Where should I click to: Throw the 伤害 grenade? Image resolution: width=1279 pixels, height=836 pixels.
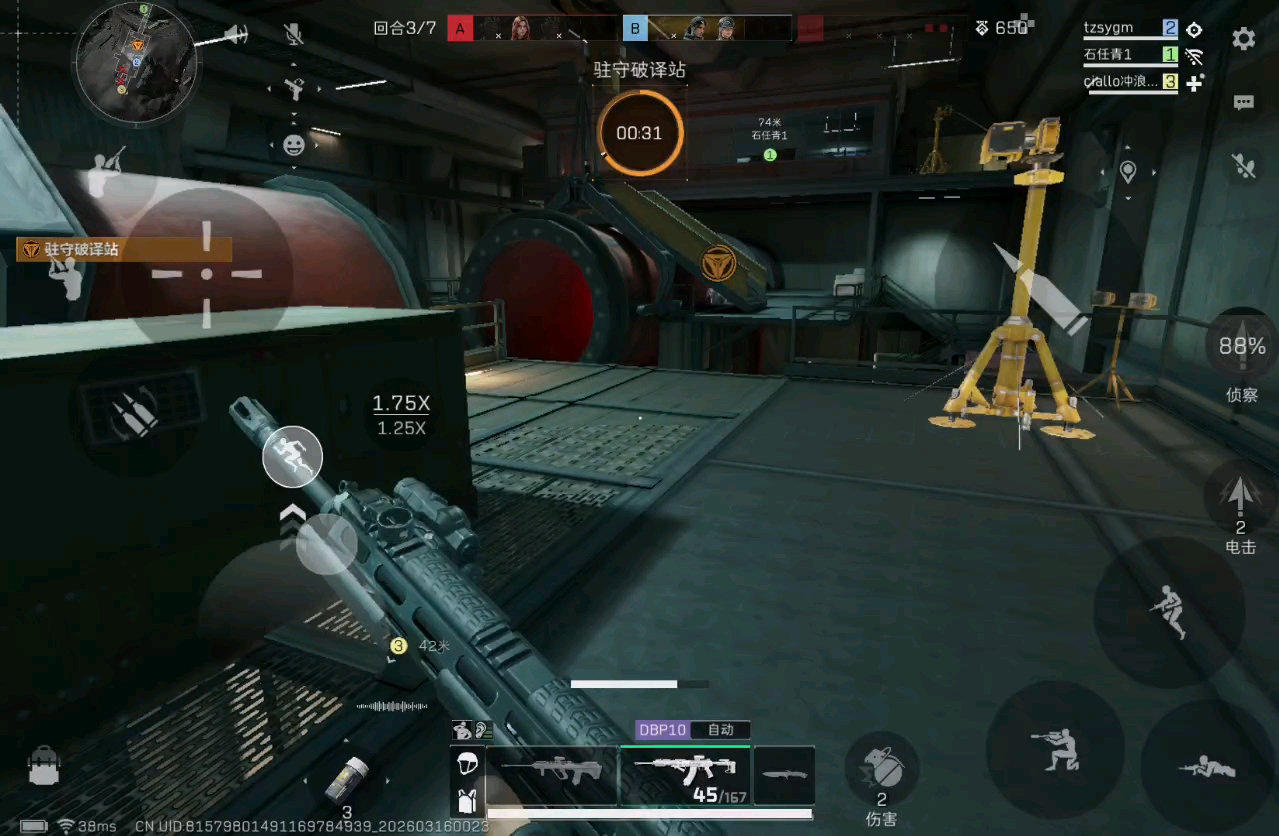click(882, 770)
